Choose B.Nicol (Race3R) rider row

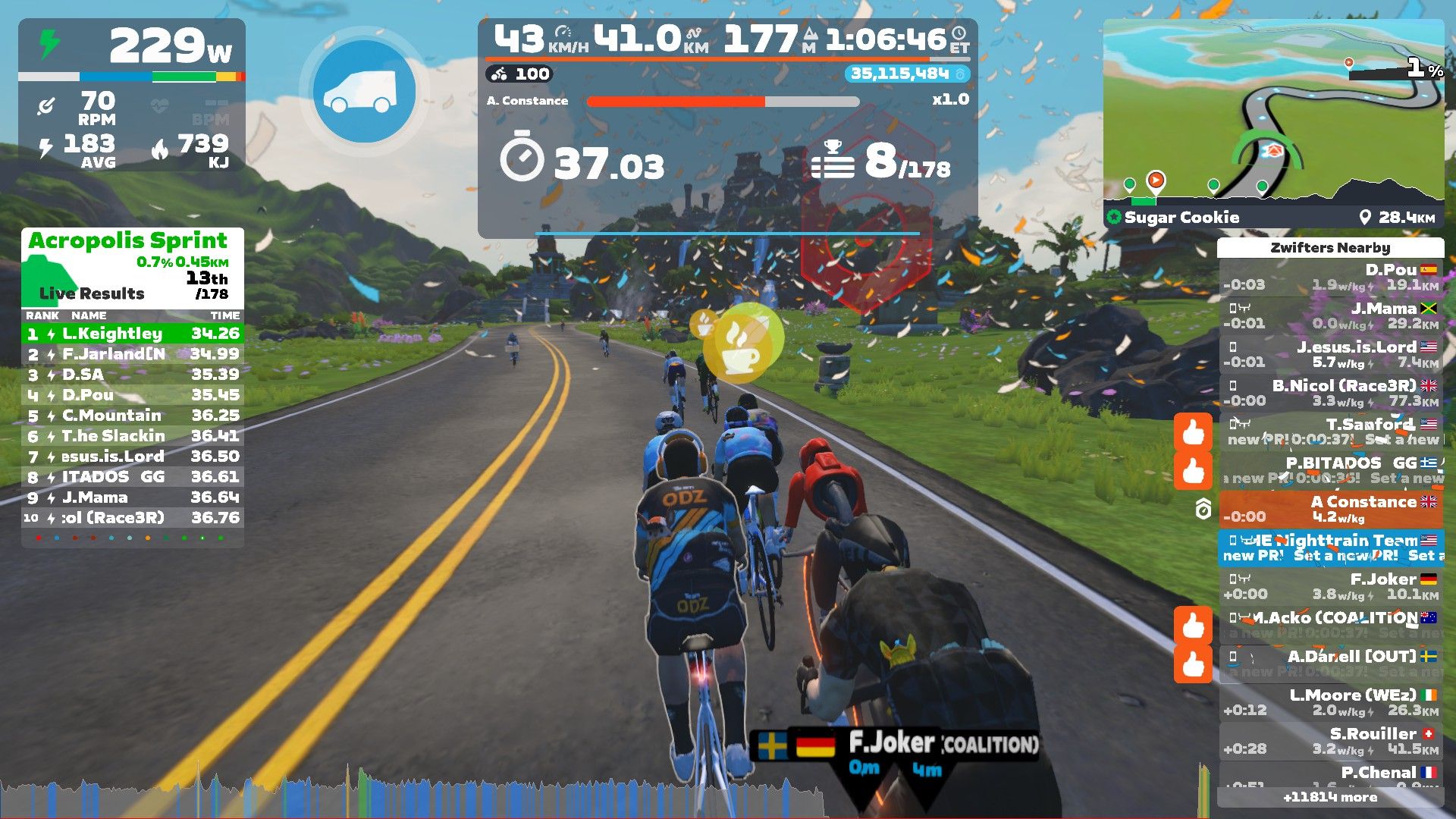tap(1331, 394)
